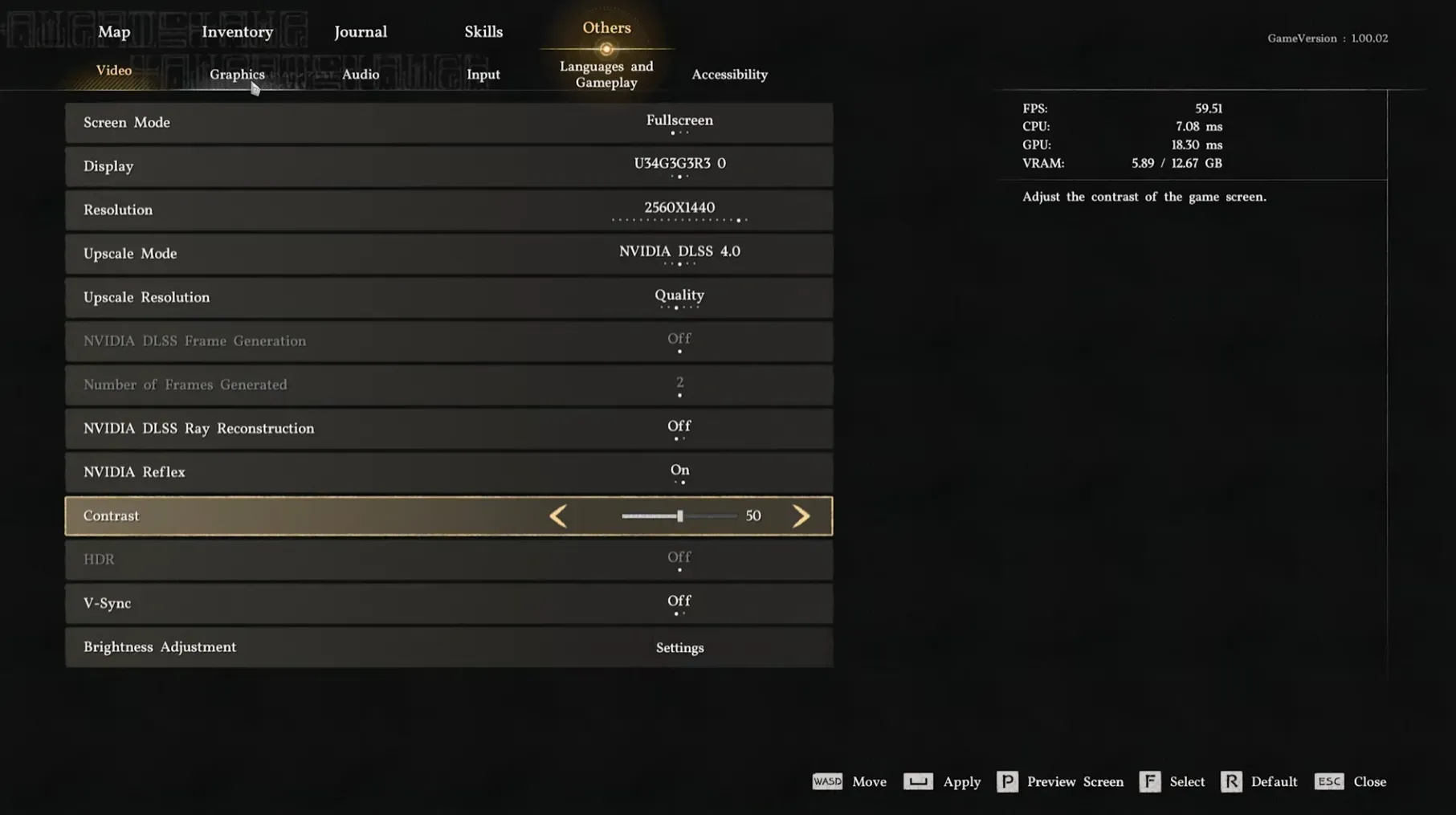Click the F Select key icon

pos(1150,781)
